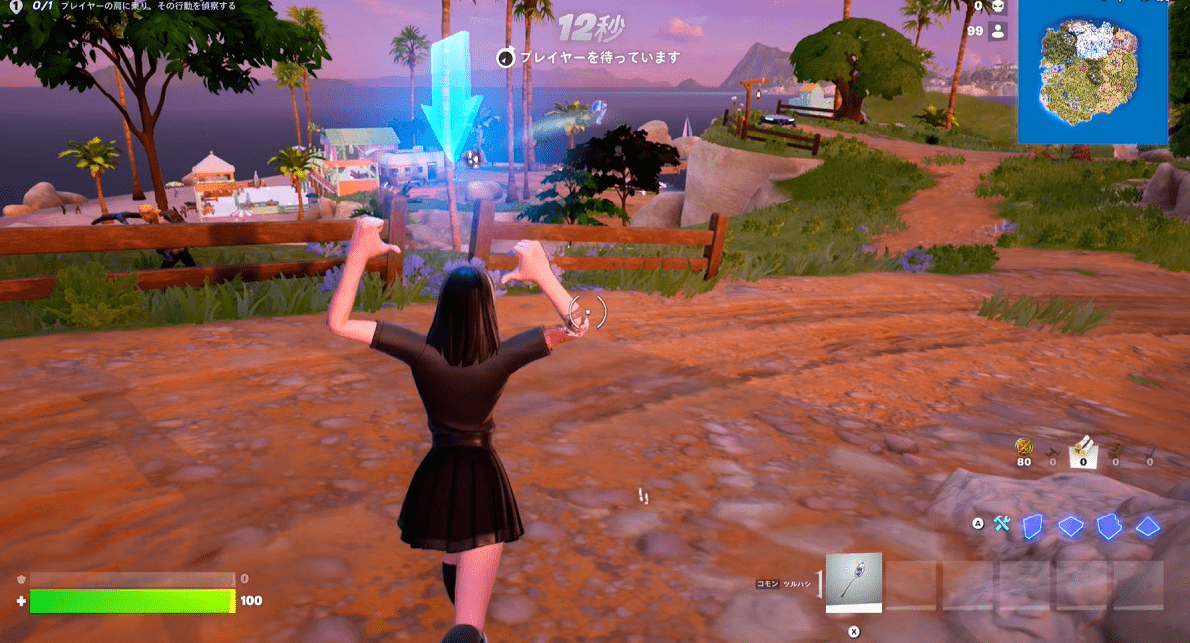Image resolution: width=1190 pixels, height=643 pixels.
Task: Select the gold bars currency icon
Action: [x=1023, y=446]
